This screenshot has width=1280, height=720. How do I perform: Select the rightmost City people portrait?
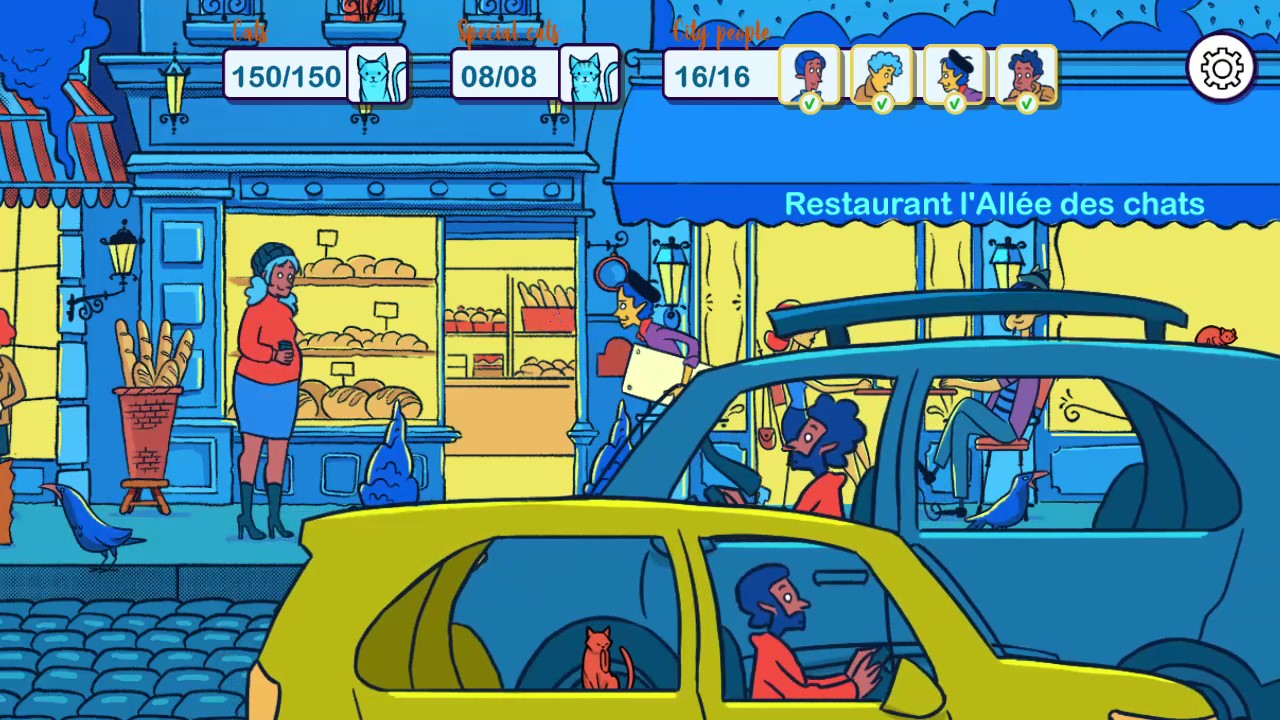[1027, 72]
